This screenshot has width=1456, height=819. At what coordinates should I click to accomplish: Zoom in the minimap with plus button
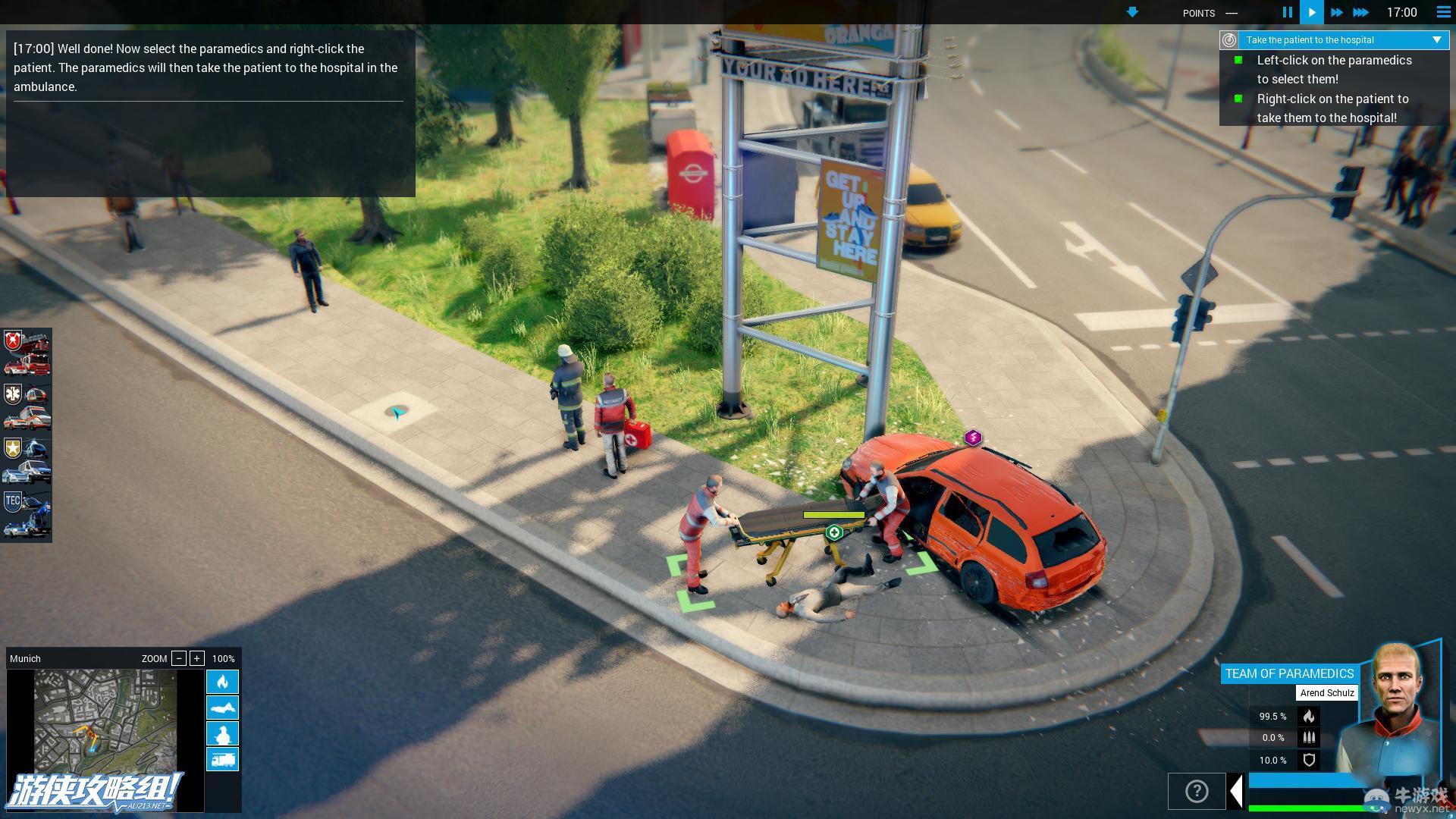pos(197,658)
